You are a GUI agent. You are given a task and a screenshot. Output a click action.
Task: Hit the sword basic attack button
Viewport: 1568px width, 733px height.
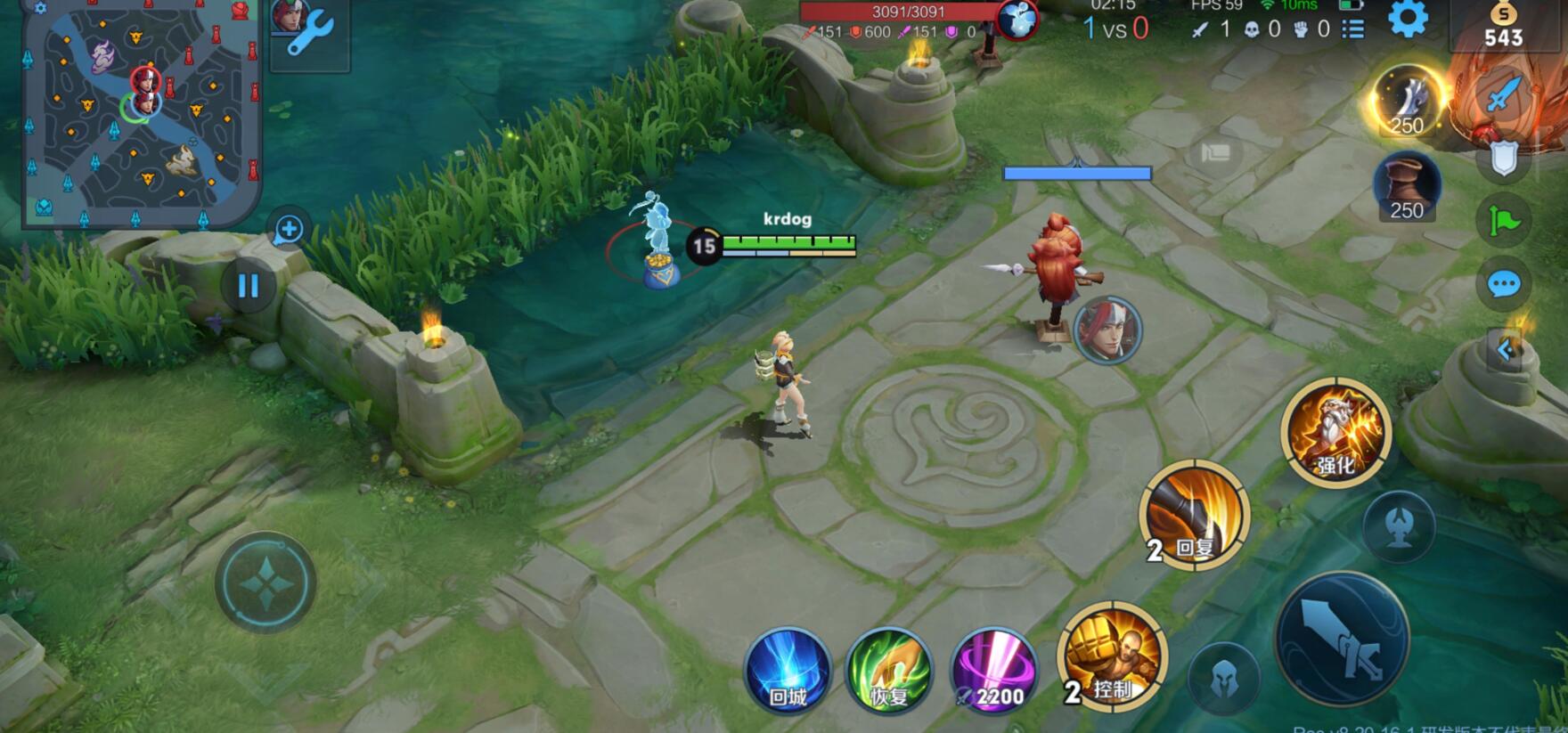pyautogui.click(x=1342, y=639)
